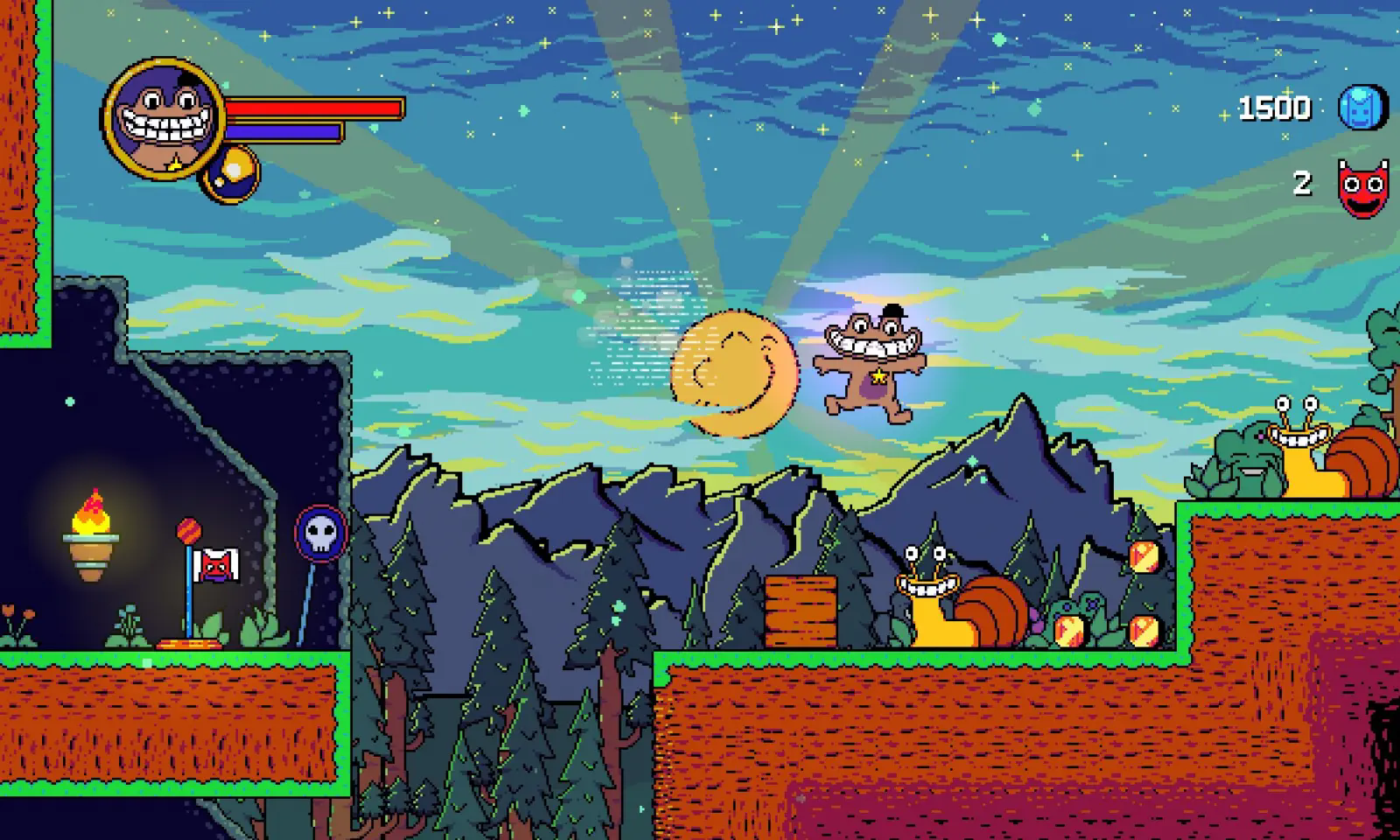Select the yellow orb ability icon
1400x840 pixels.
(x=233, y=172)
